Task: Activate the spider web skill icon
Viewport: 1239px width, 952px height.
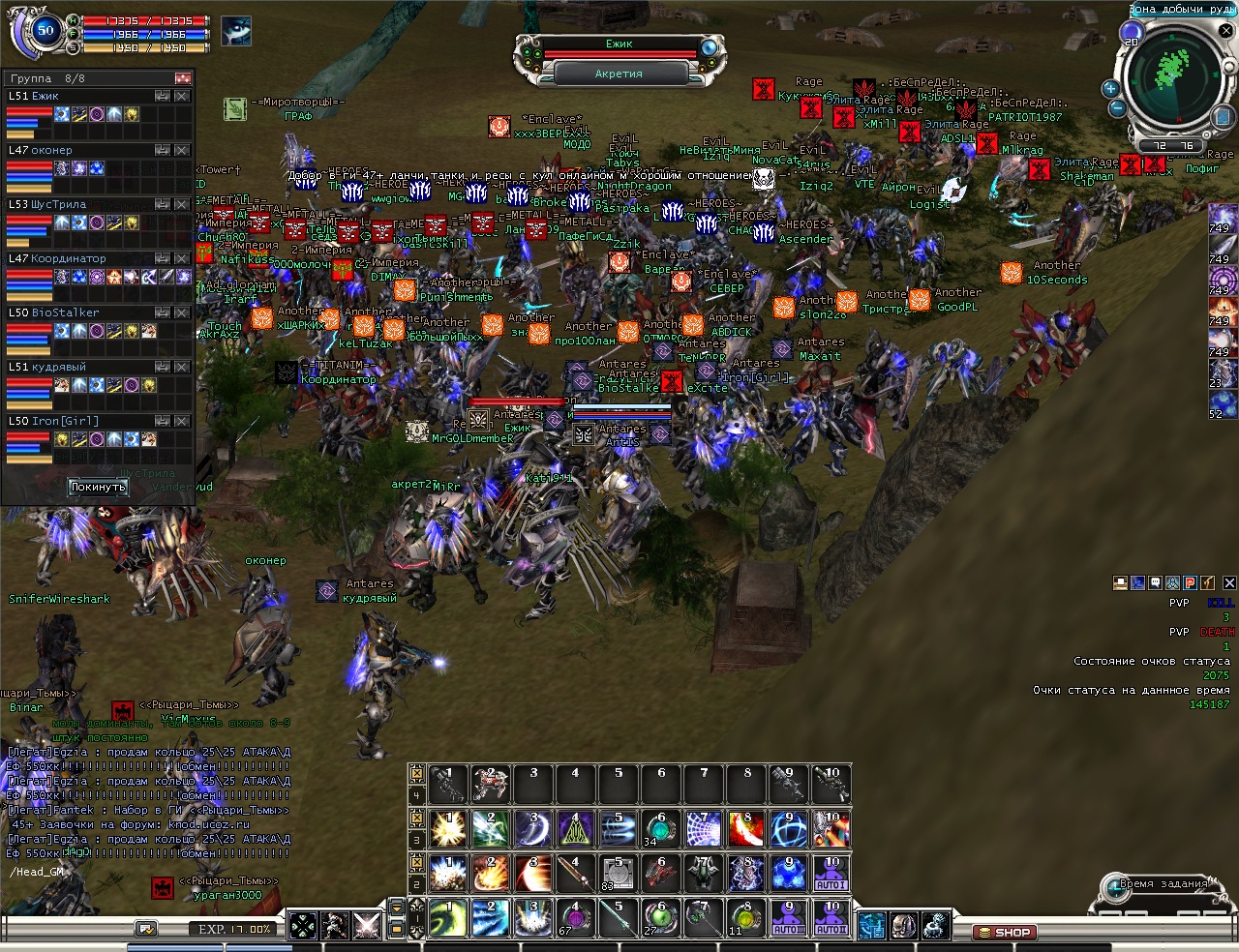Action: 703,829
